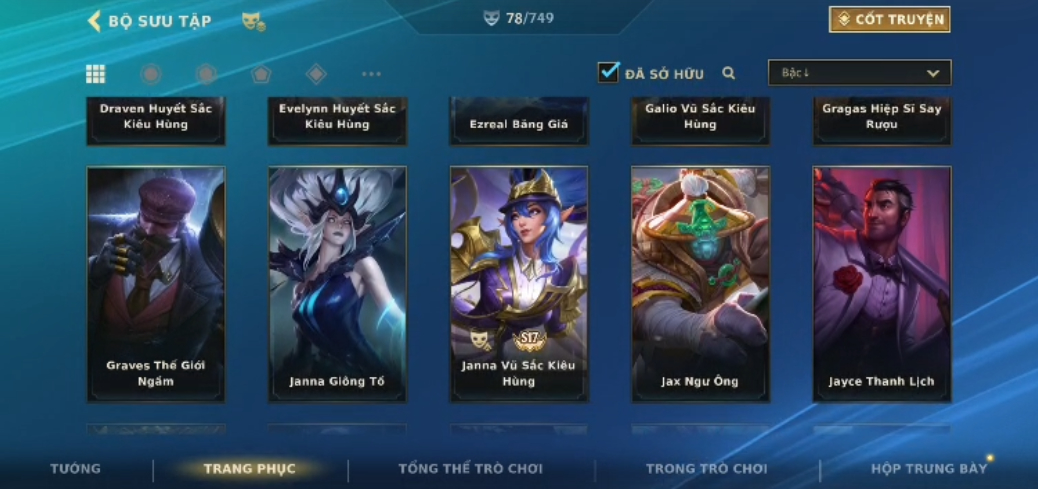
Task: Select the grid view filter icon
Action: click(96, 74)
